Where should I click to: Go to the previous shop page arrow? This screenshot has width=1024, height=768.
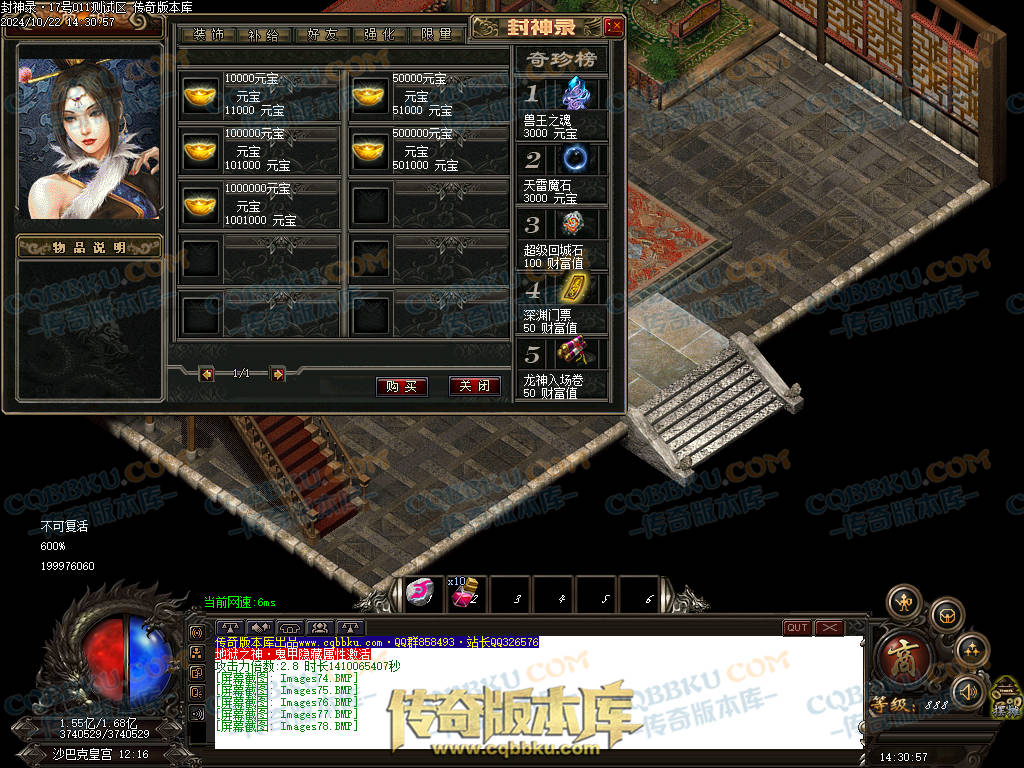click(x=207, y=374)
